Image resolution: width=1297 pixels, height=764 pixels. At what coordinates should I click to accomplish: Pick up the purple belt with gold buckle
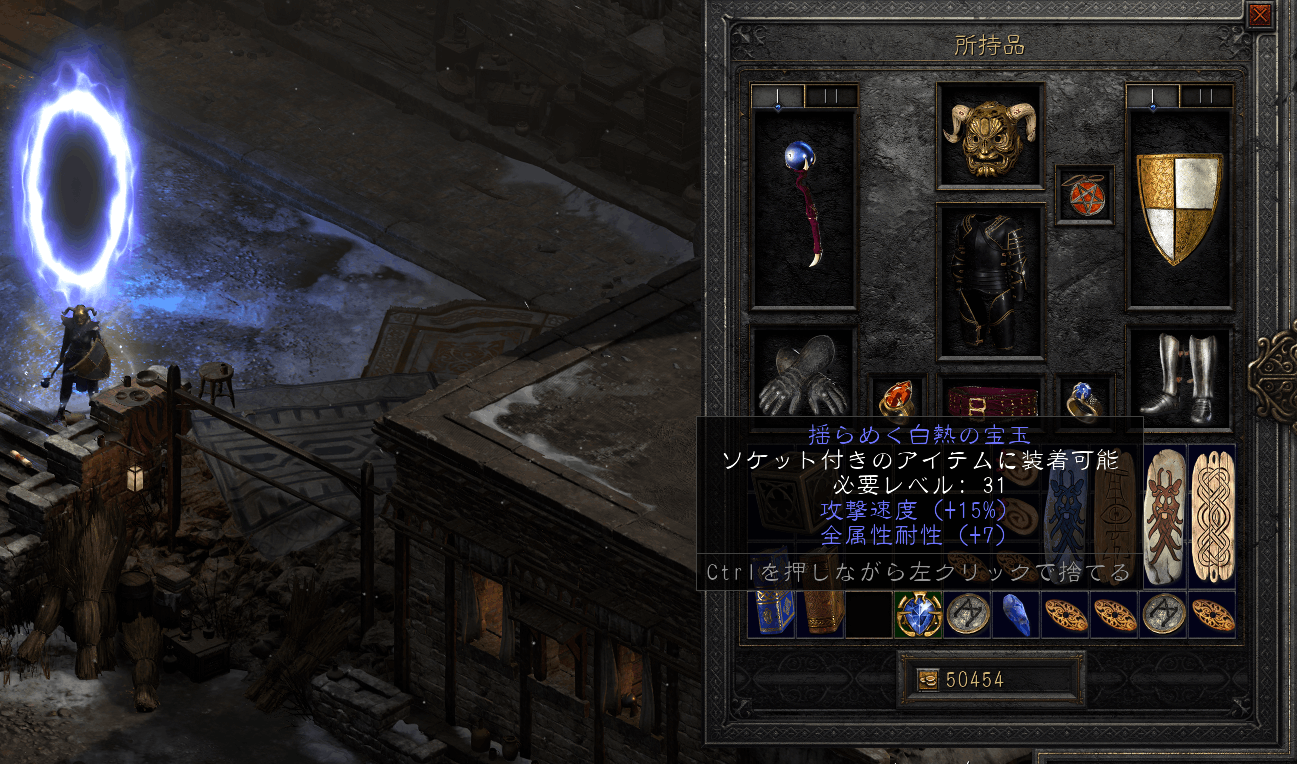(x=991, y=400)
